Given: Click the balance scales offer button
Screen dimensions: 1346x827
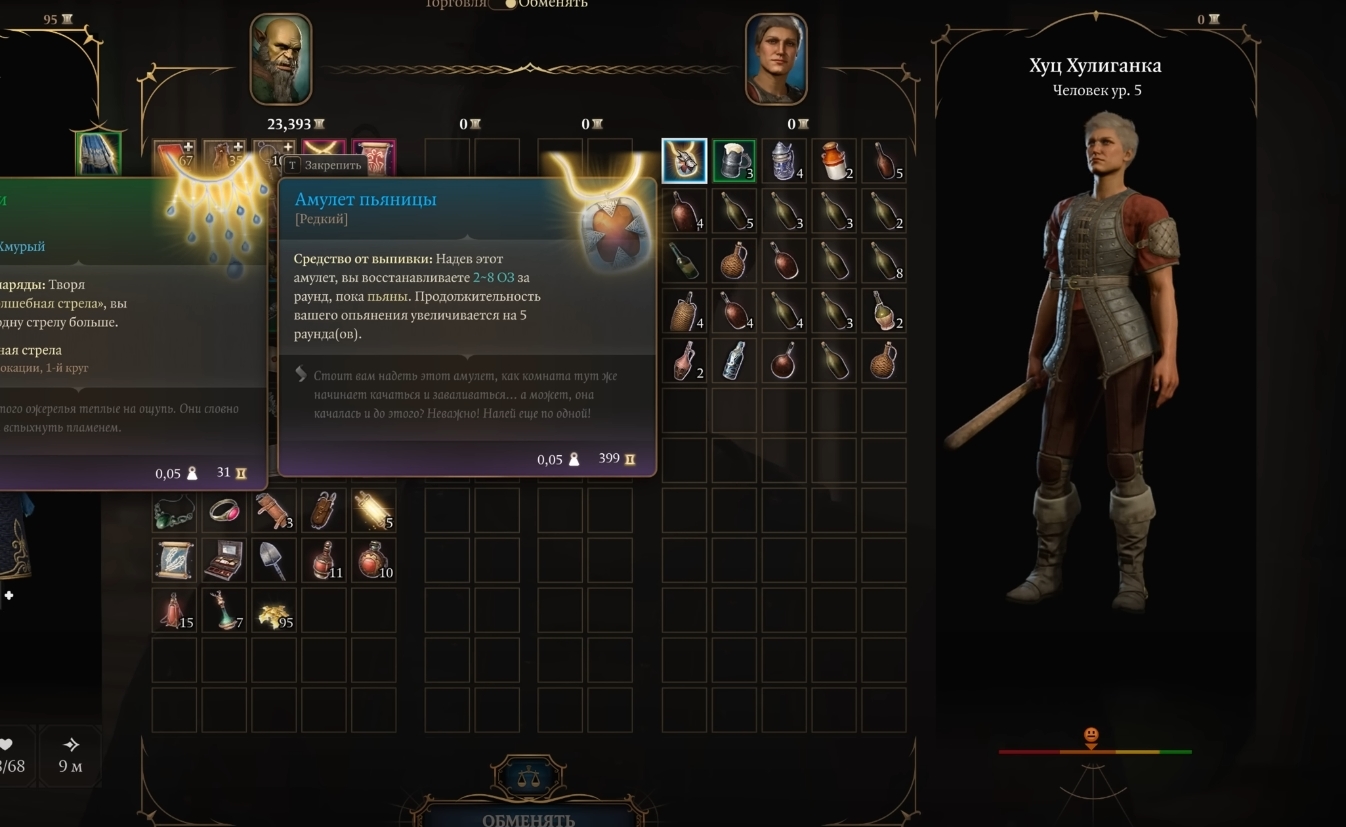Looking at the screenshot, I should pyautogui.click(x=529, y=777).
